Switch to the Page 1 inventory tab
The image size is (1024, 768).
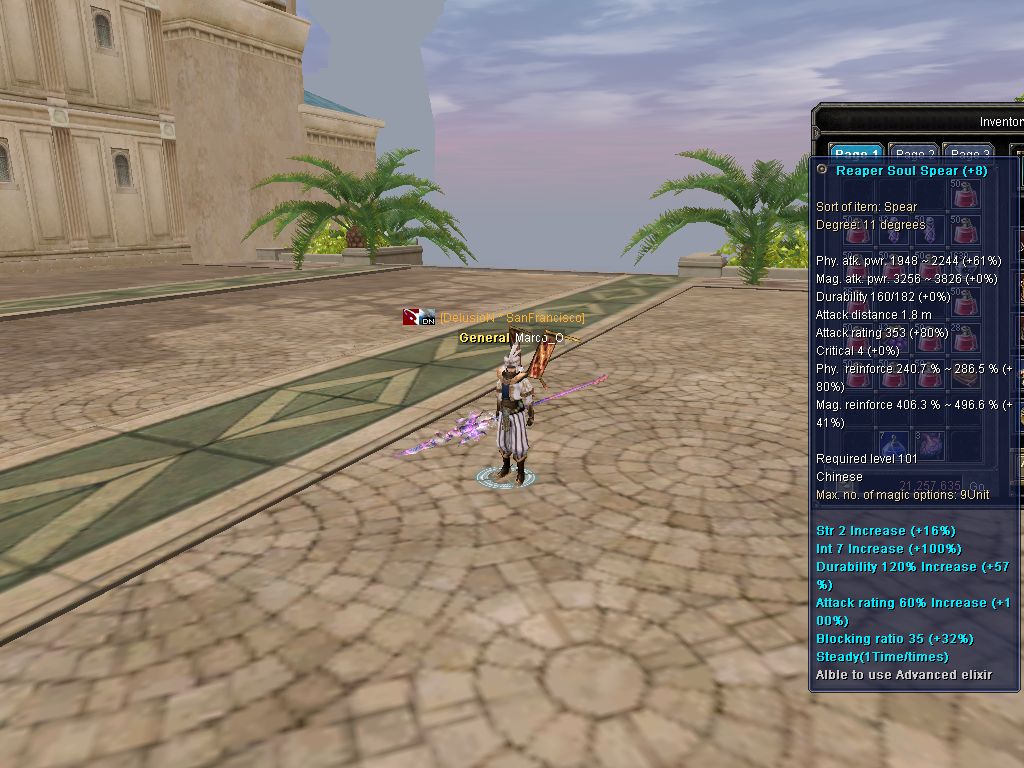pos(857,154)
